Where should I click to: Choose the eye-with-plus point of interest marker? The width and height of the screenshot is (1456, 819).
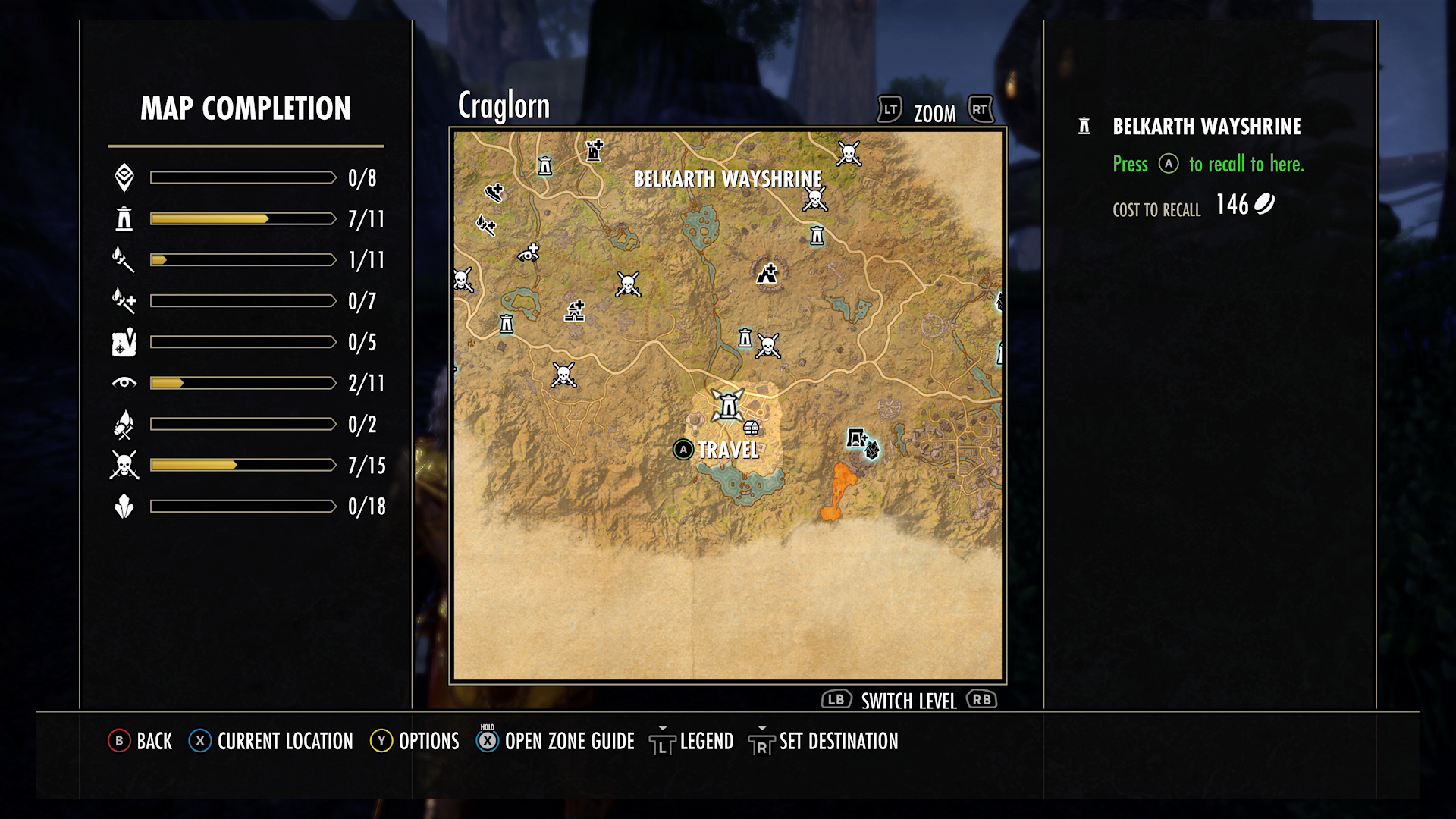pyautogui.click(x=529, y=253)
